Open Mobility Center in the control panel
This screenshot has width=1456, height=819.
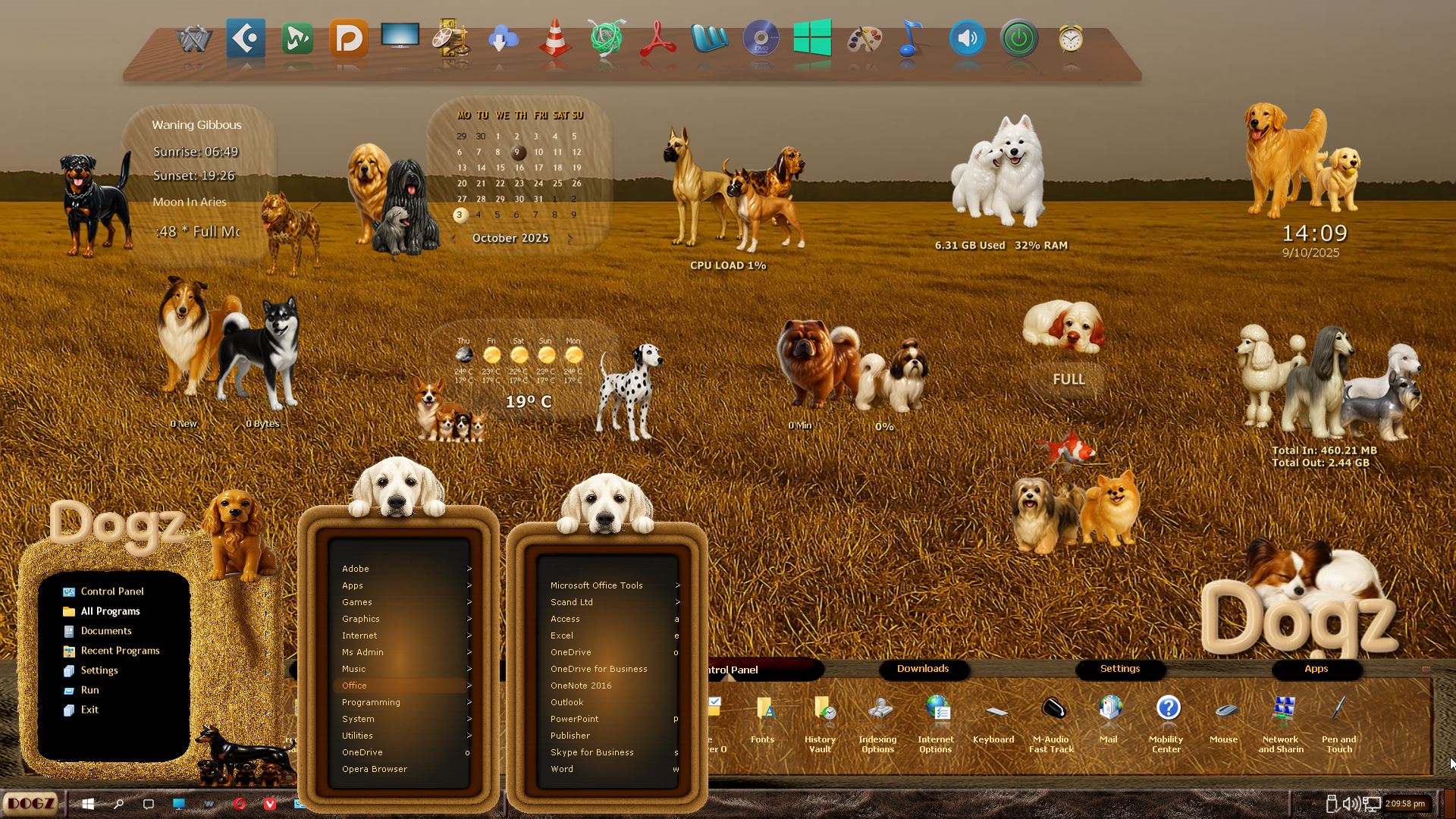[1166, 719]
